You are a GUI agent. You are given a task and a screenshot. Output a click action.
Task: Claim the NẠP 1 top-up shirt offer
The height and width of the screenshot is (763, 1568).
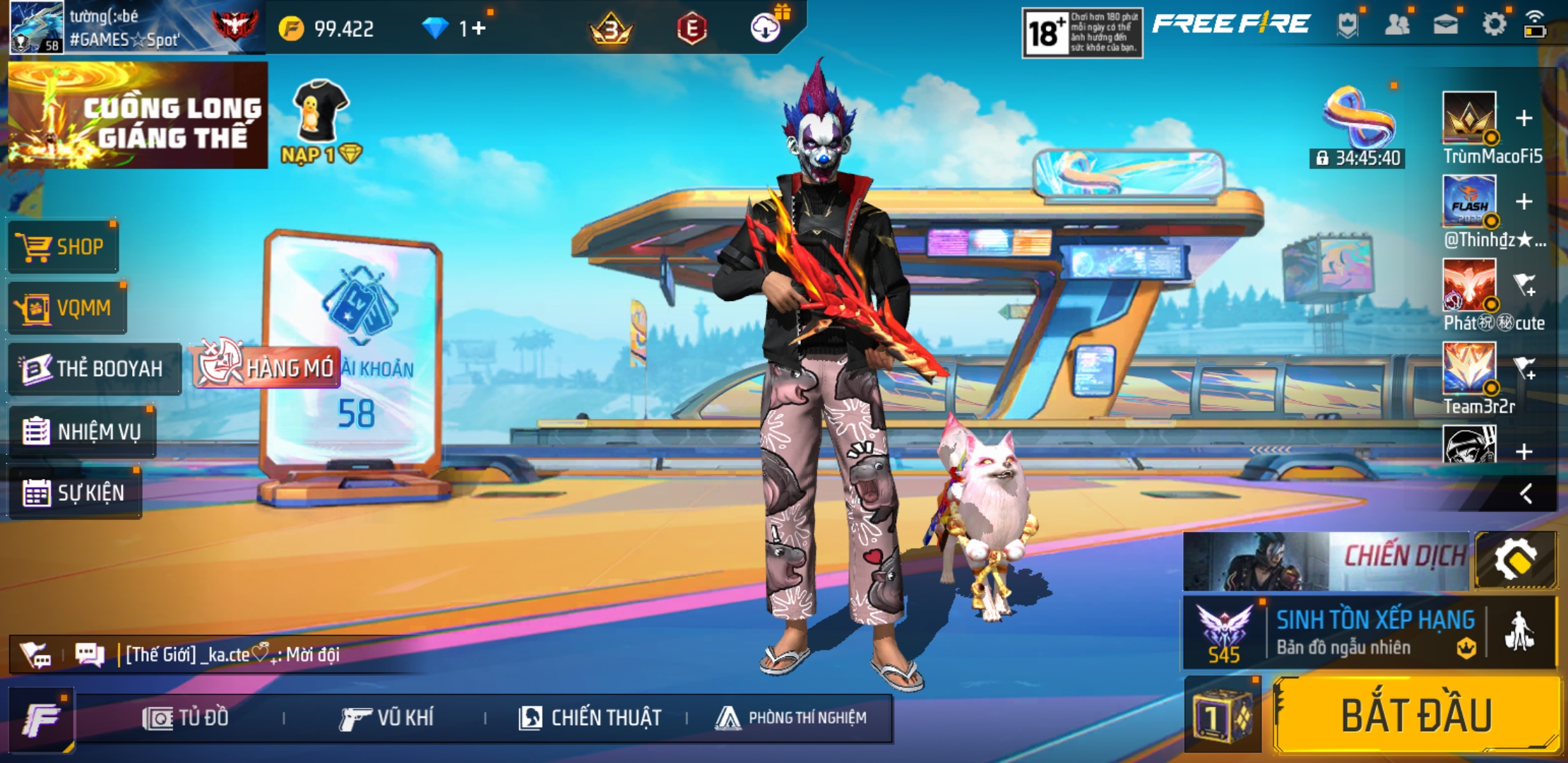coord(321,122)
